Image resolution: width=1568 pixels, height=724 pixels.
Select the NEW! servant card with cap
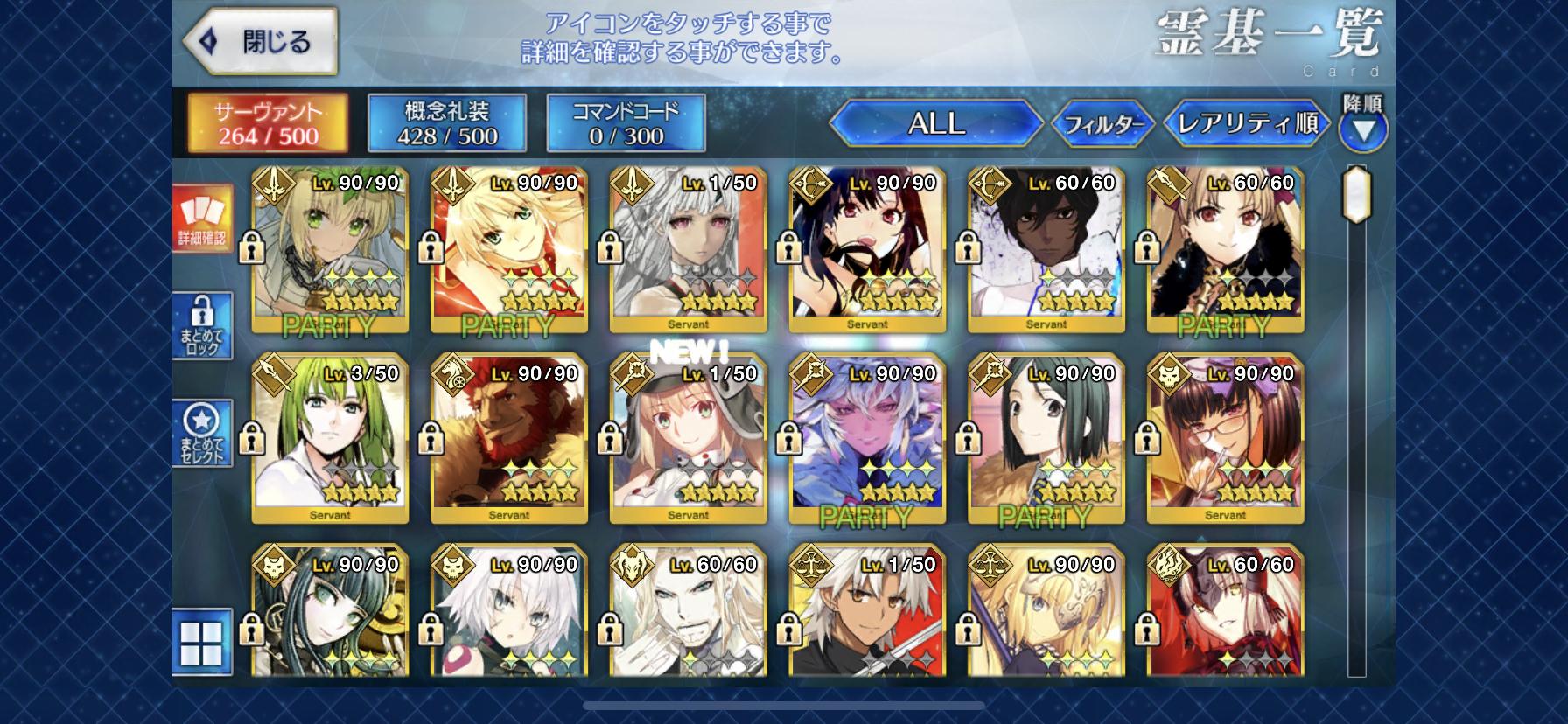click(688, 437)
